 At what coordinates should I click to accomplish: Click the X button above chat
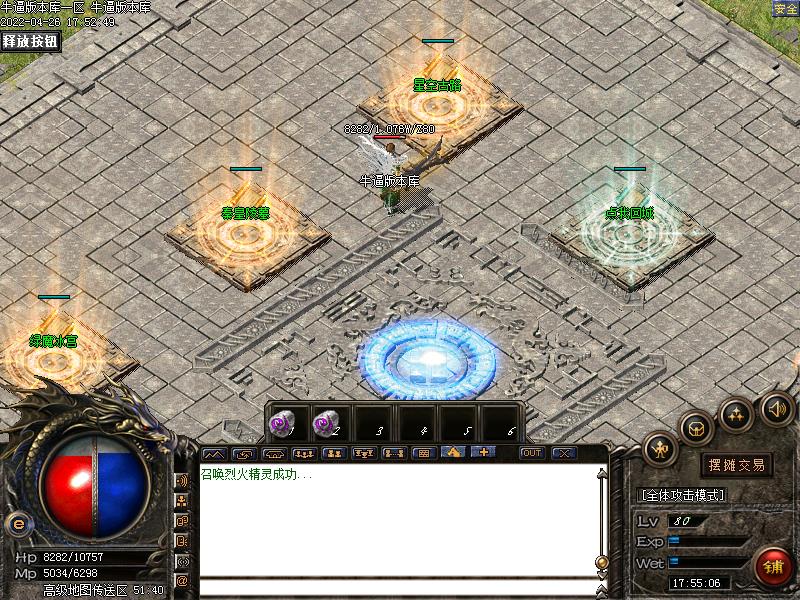(564, 452)
